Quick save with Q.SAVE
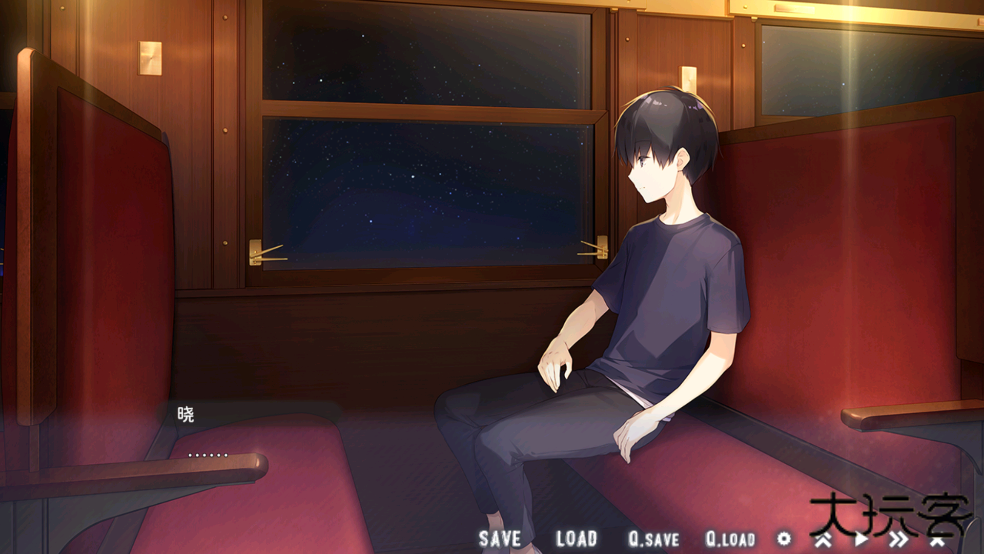 [x=654, y=538]
